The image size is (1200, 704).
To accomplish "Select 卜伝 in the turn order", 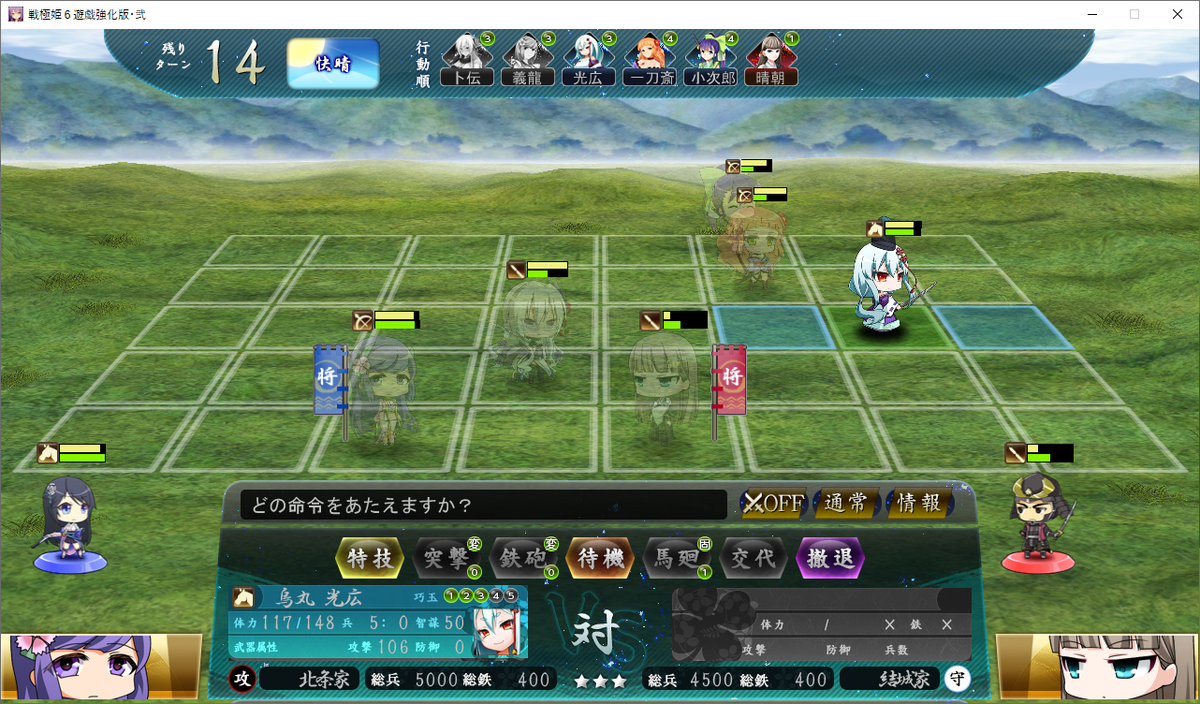I will pos(467,62).
